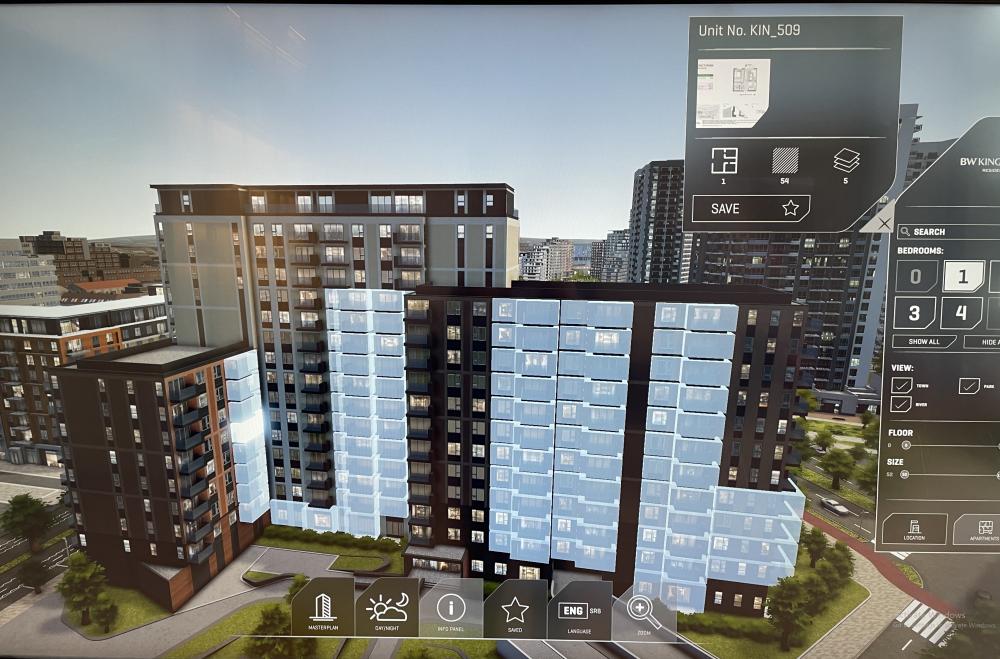Toggle the Town view checkbox
Viewport: 1000px width, 659px height.
(x=900, y=385)
